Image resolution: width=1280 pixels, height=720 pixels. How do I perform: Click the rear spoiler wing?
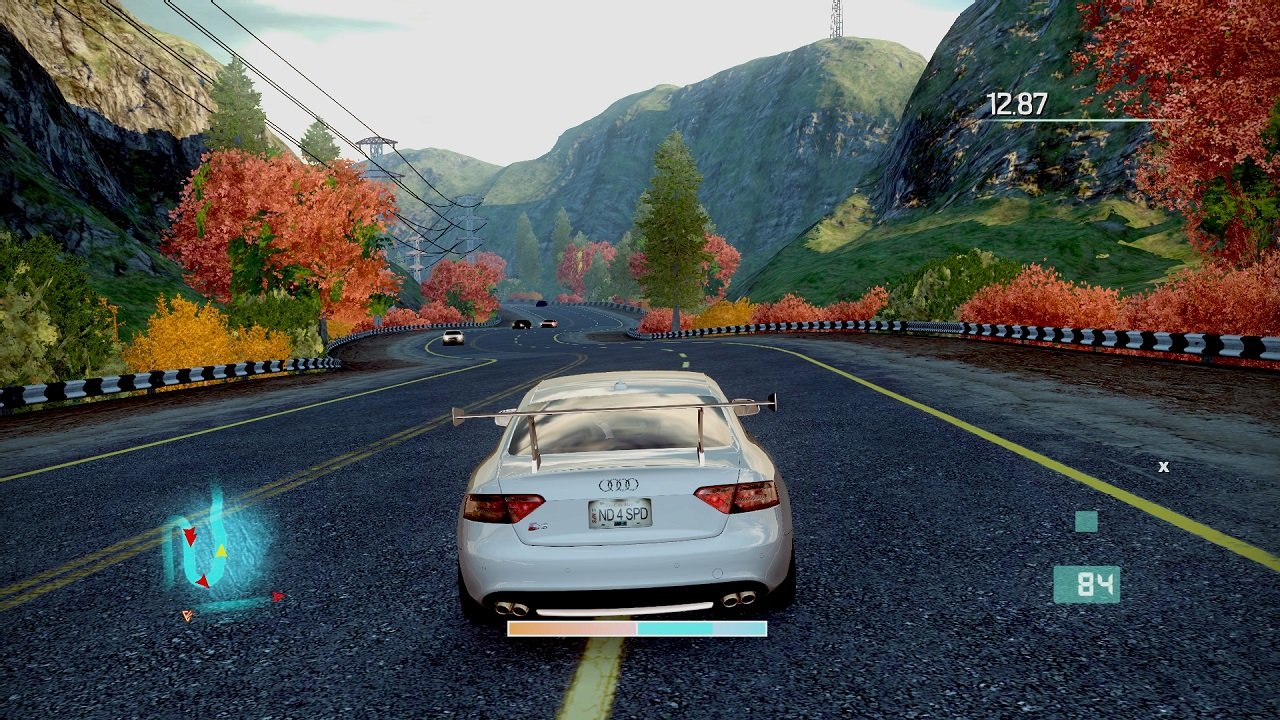pyautogui.click(x=615, y=407)
